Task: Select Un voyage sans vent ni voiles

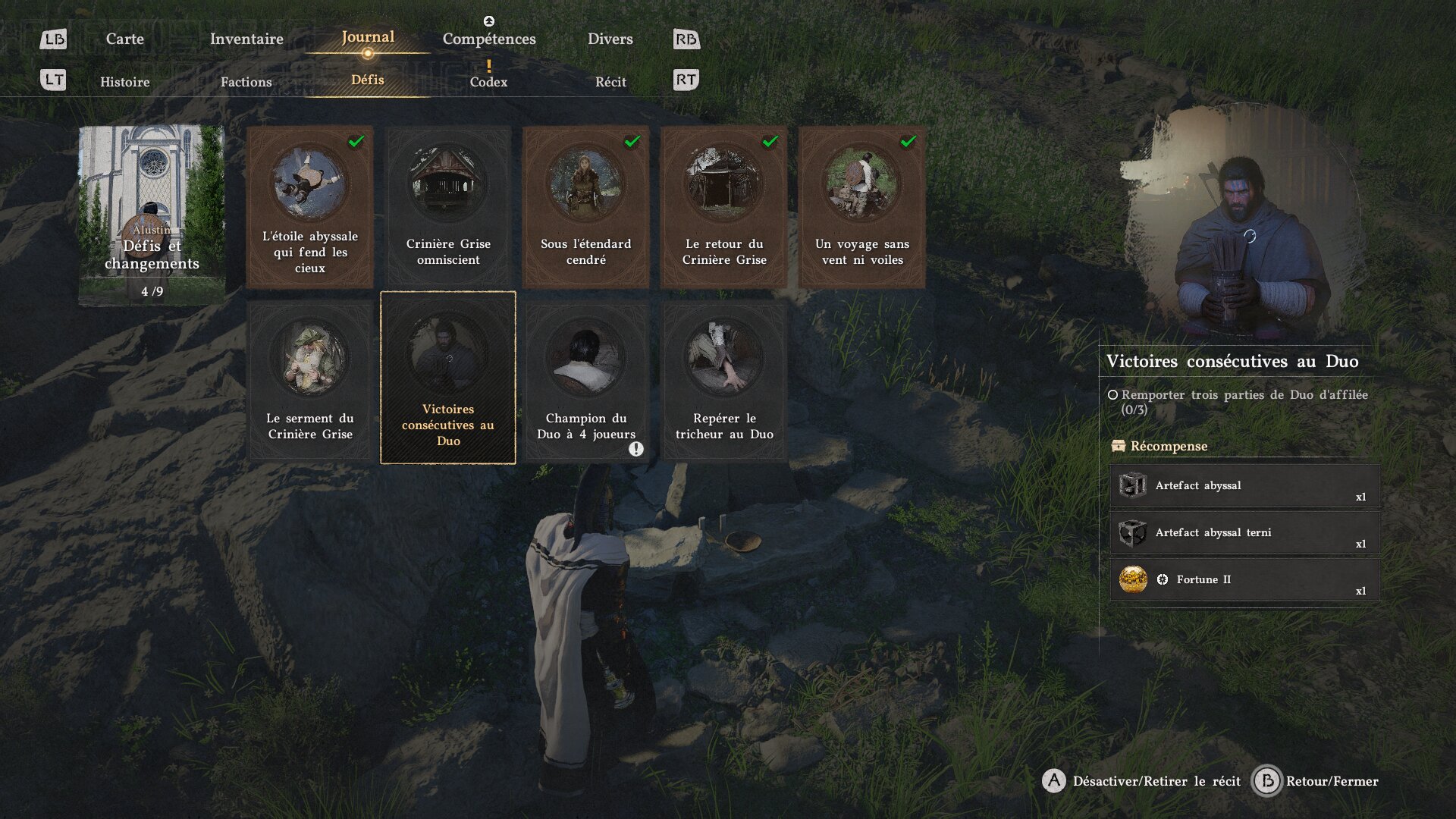Action: tap(861, 206)
